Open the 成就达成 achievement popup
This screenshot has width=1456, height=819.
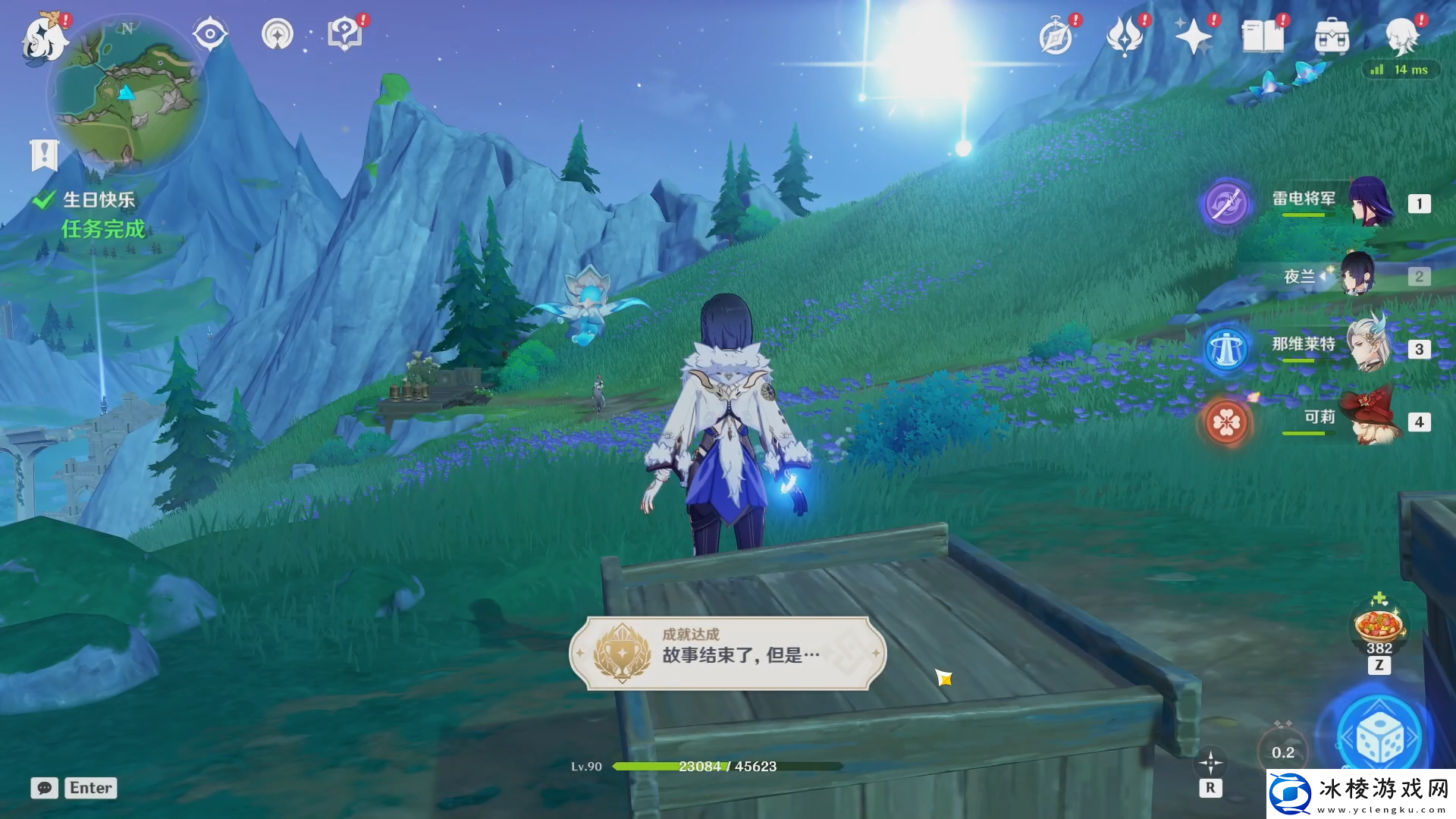(x=728, y=653)
